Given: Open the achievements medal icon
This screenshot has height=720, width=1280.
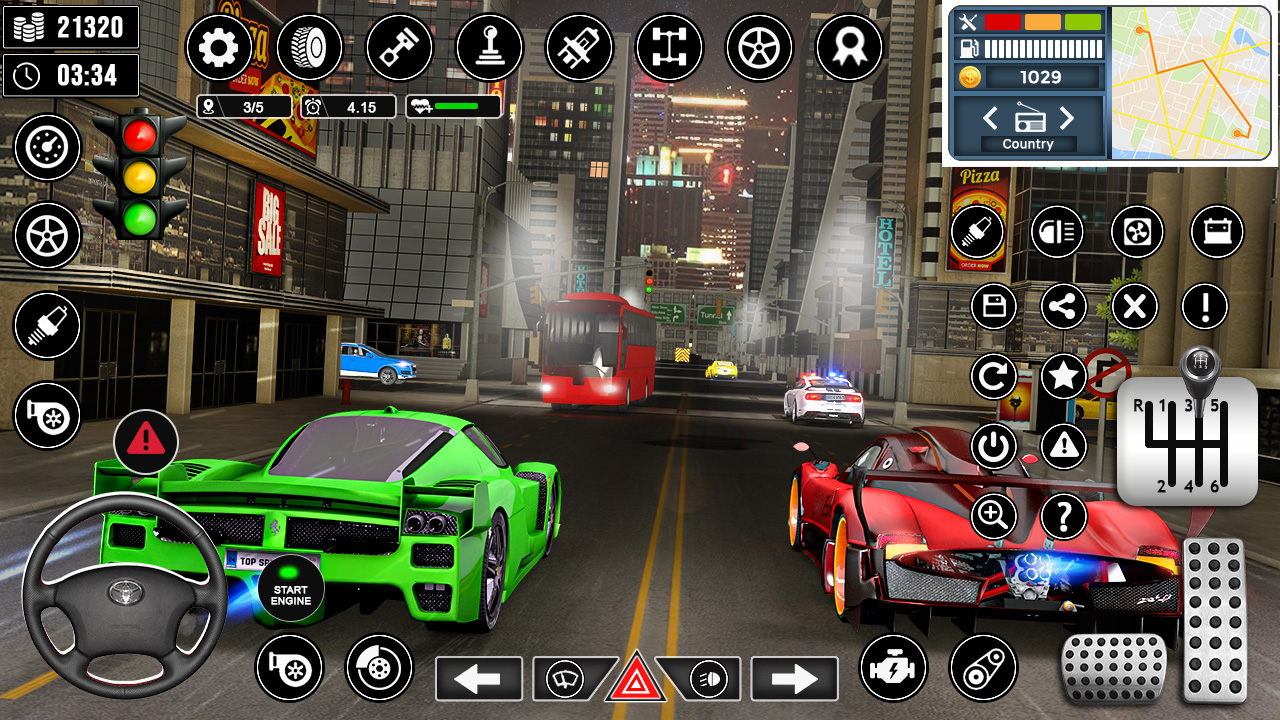Looking at the screenshot, I should pos(849,47).
